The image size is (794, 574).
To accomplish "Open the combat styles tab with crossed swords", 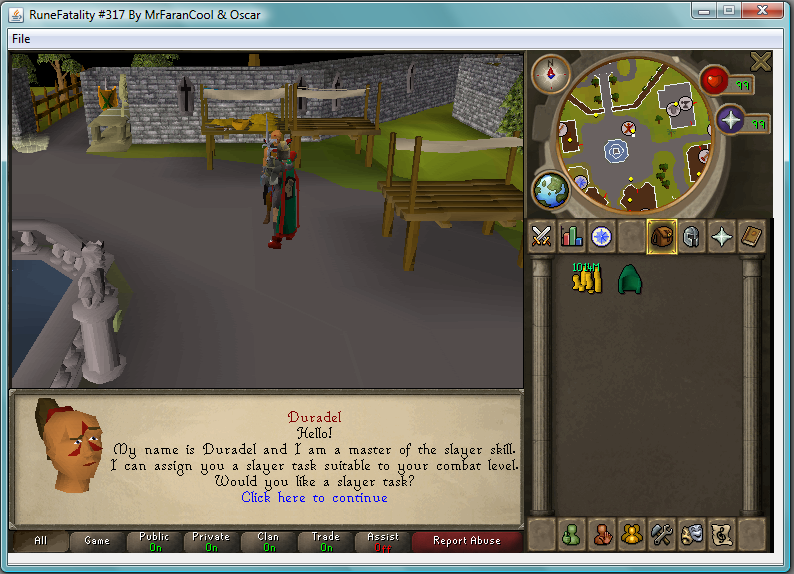I will (x=542, y=236).
